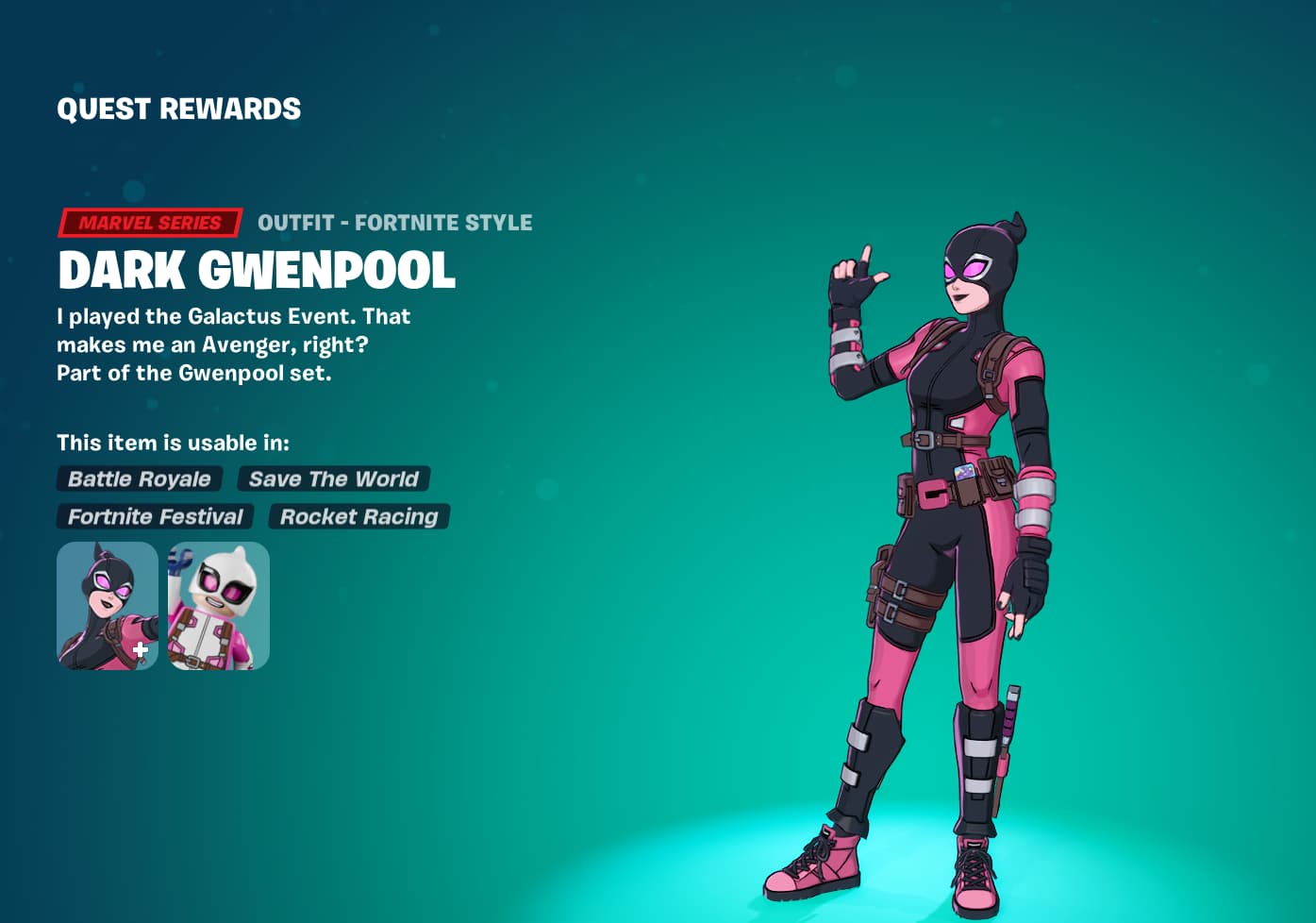Open the Outfit - Fortnite Style heading
Screen dimensions: 1316x923
pos(394,223)
